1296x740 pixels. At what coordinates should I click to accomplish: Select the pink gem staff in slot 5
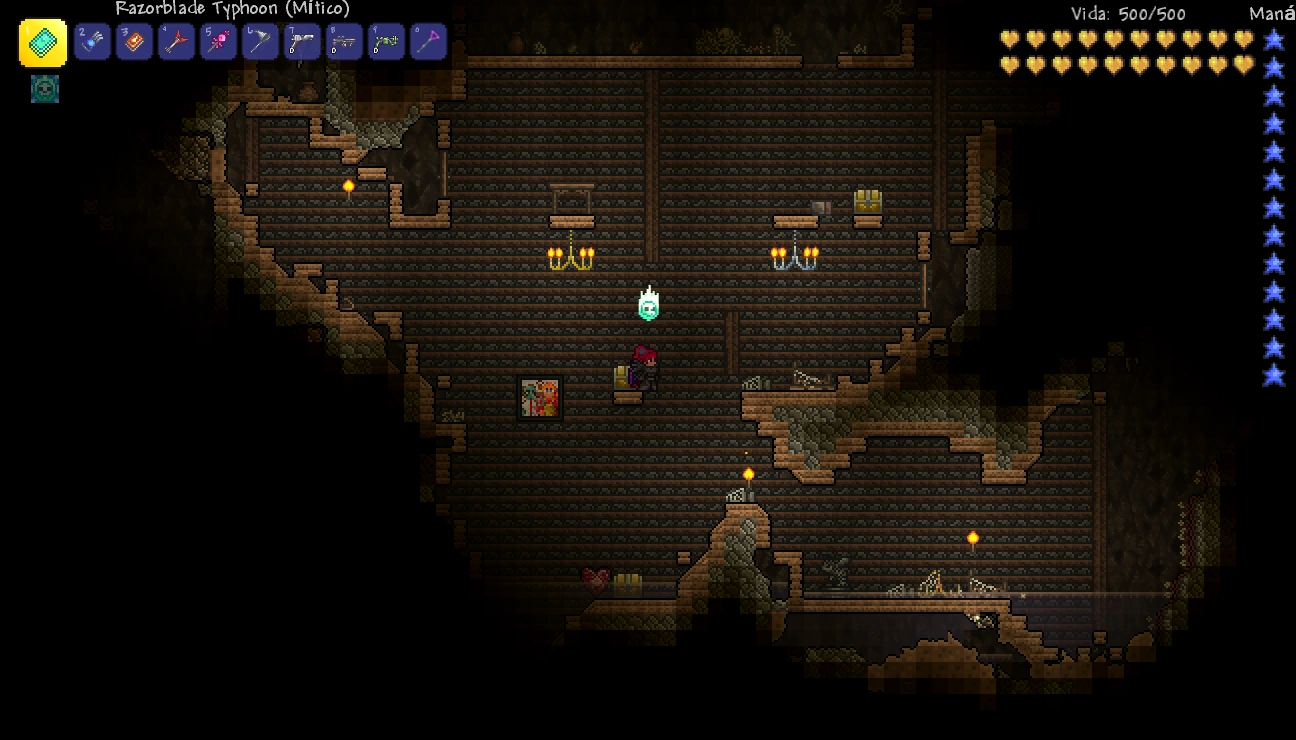218,42
